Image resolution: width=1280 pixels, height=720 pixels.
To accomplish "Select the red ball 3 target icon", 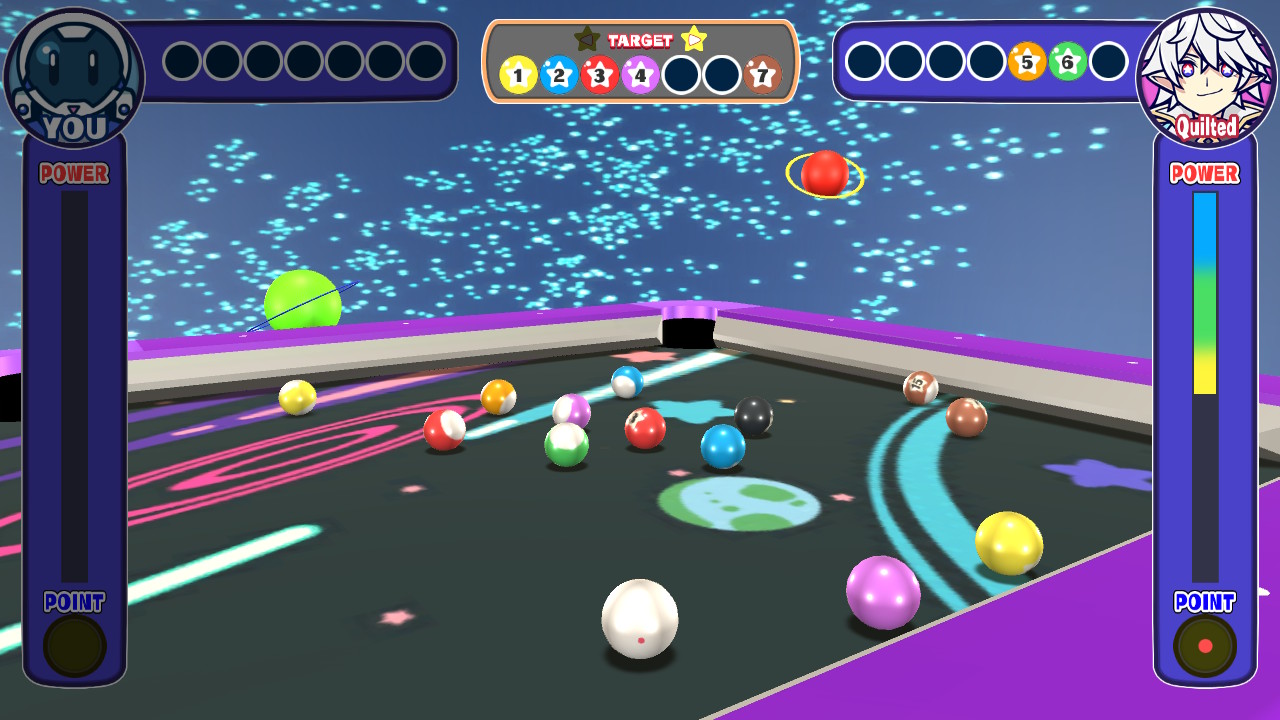I will pyautogui.click(x=599, y=72).
